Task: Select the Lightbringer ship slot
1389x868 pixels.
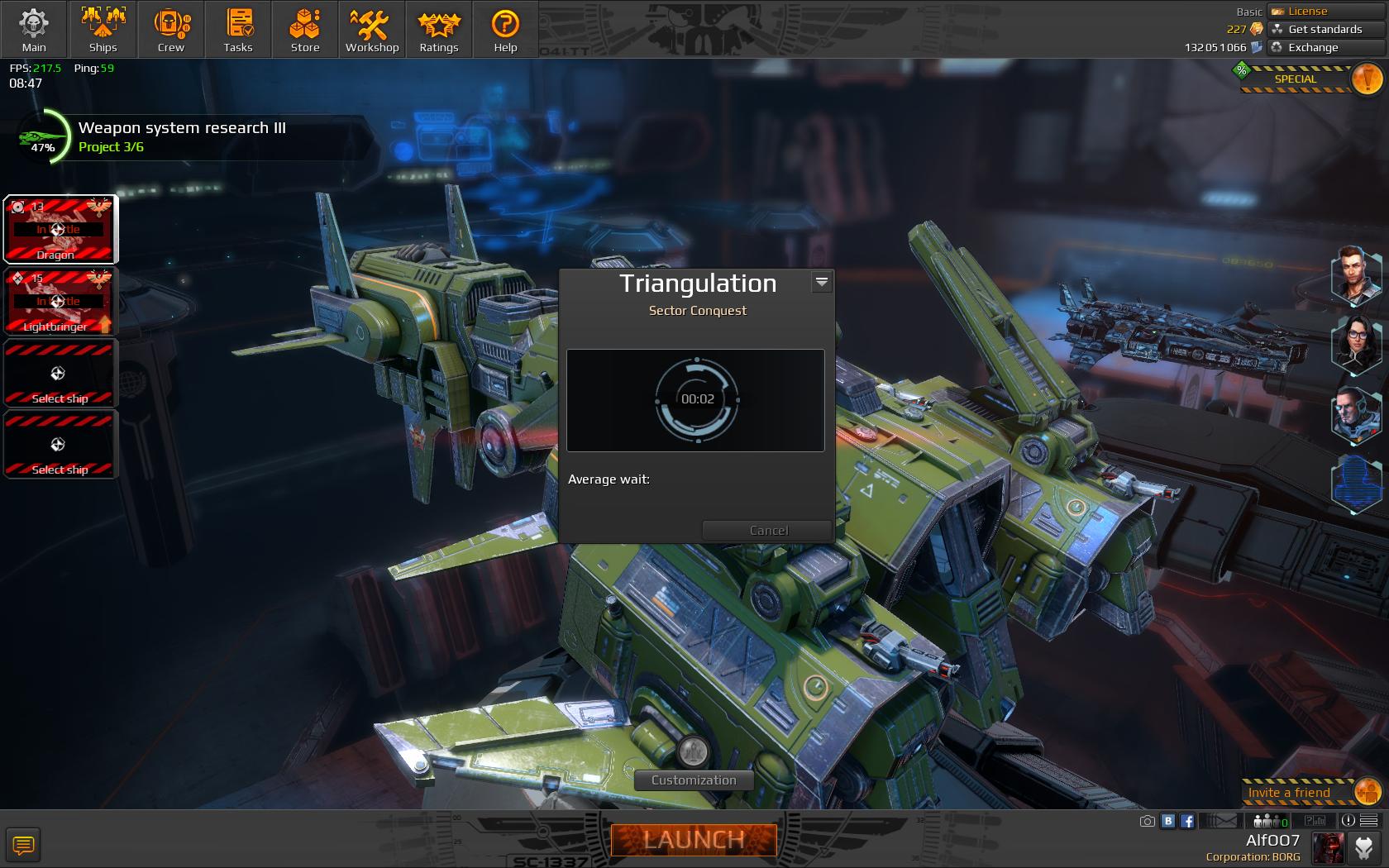Action: [60, 302]
